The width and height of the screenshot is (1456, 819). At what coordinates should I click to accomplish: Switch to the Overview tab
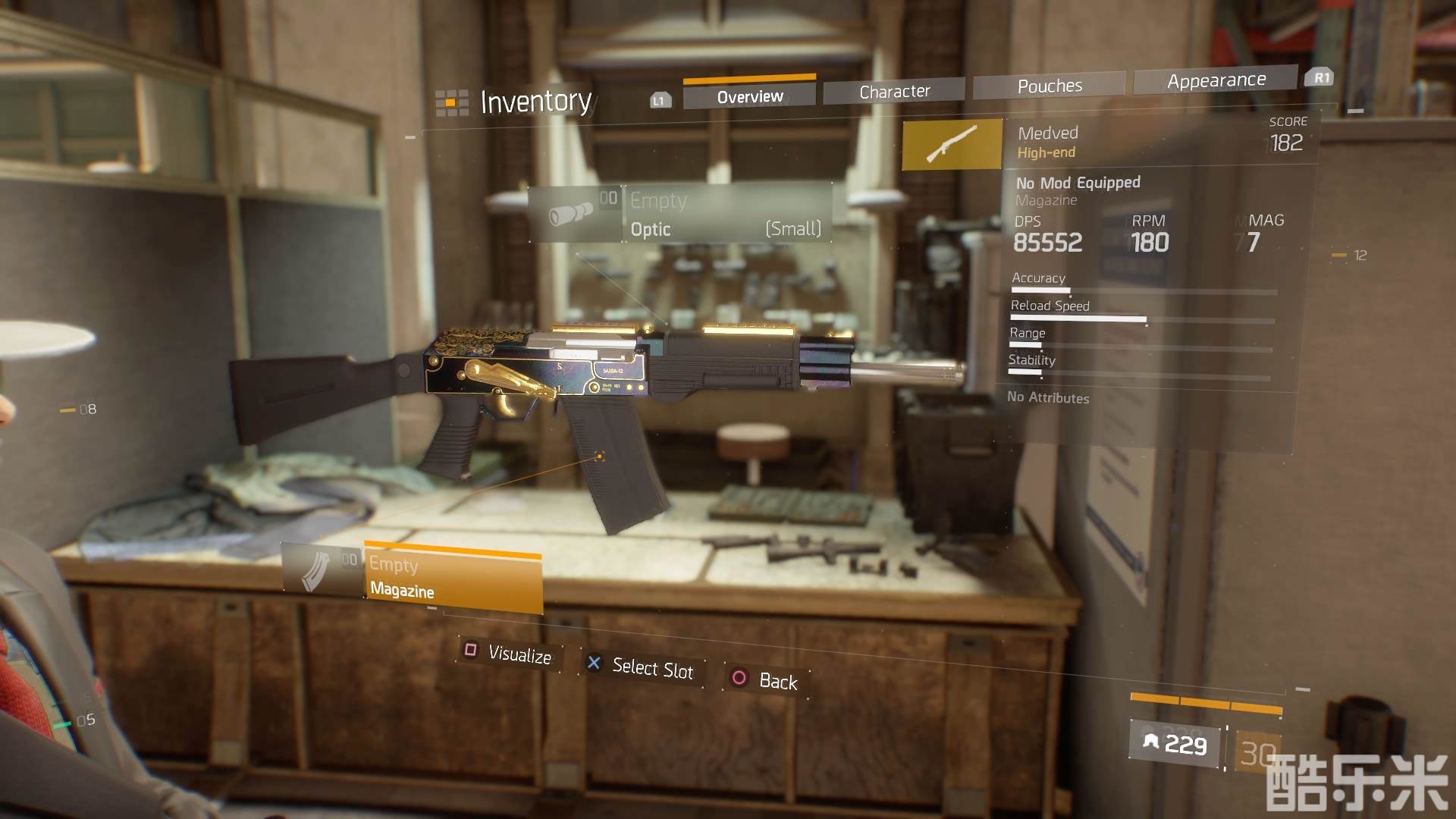tap(749, 96)
